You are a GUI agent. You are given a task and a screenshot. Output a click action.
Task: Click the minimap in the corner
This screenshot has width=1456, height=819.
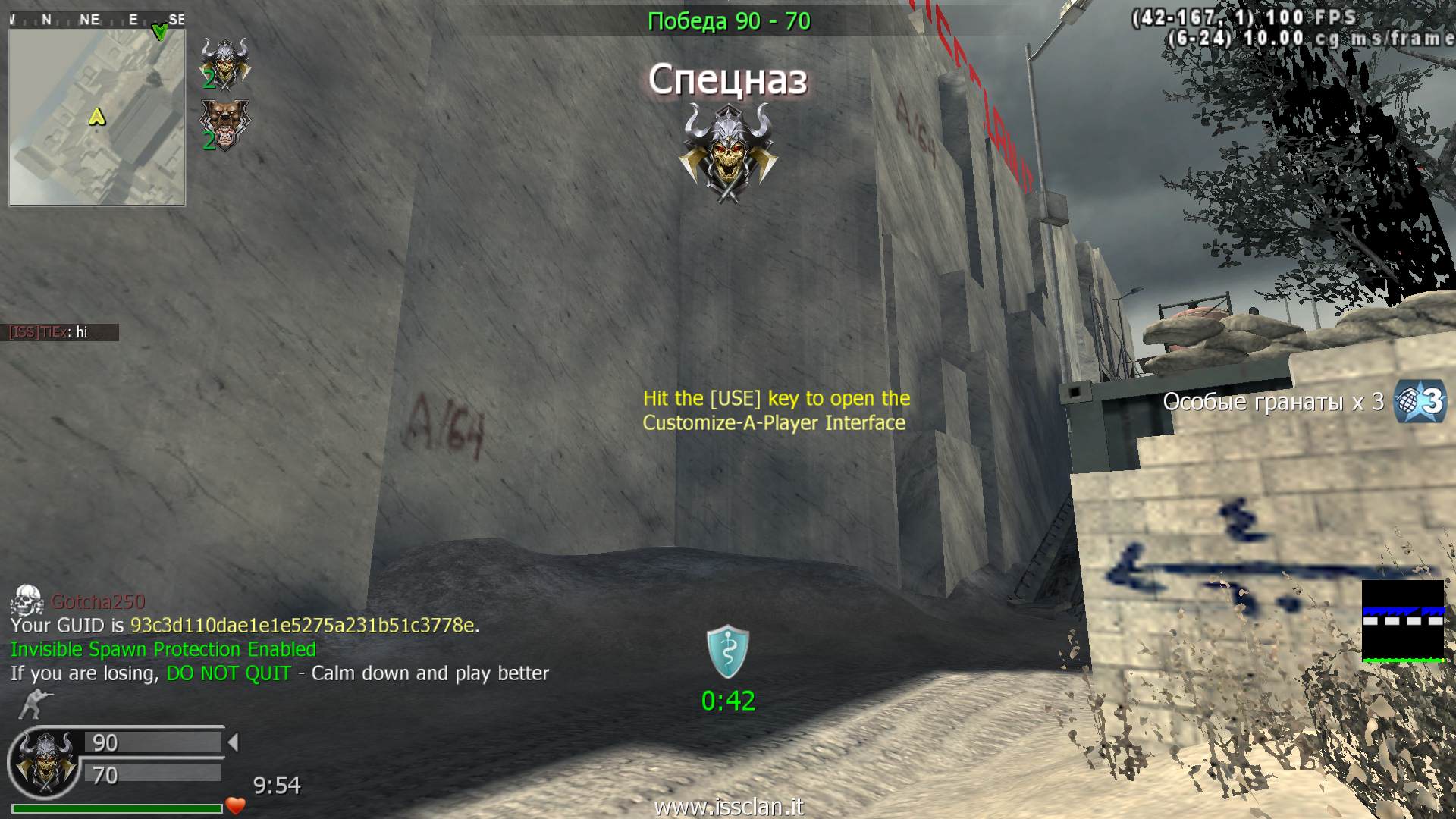[97, 118]
